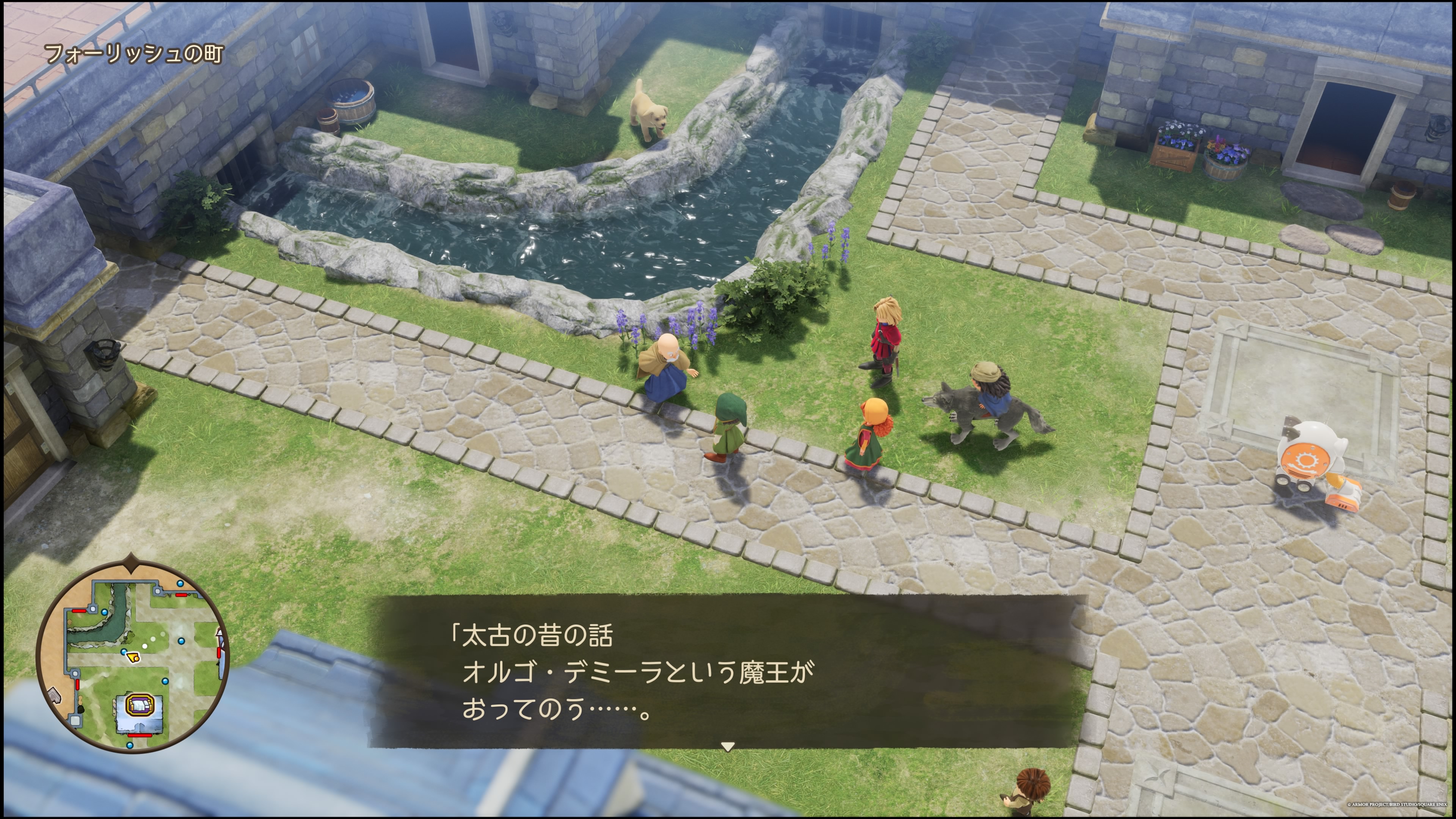The height and width of the screenshot is (819, 1456).
Task: Click the red exit marker on the minimap building
Action: pyautogui.click(x=140, y=736)
